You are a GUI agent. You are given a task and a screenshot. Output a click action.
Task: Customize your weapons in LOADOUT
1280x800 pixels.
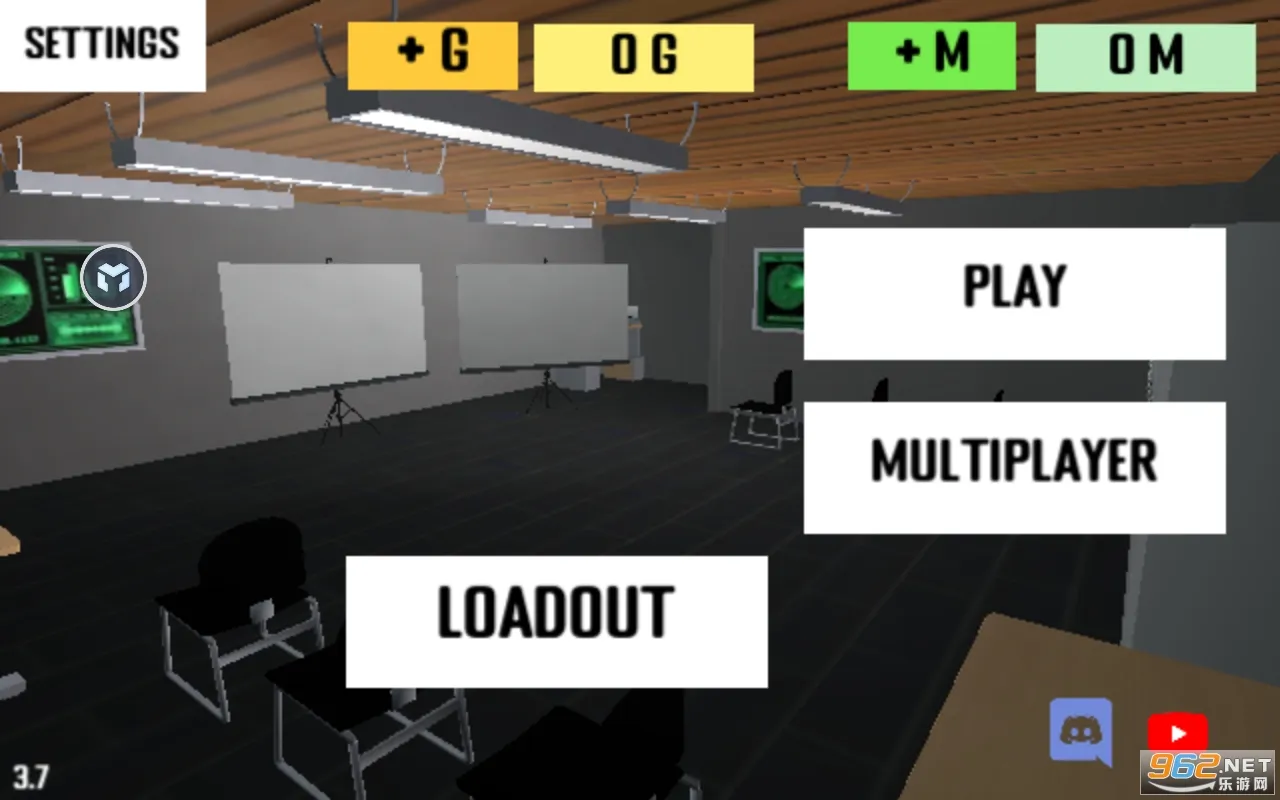[556, 618]
